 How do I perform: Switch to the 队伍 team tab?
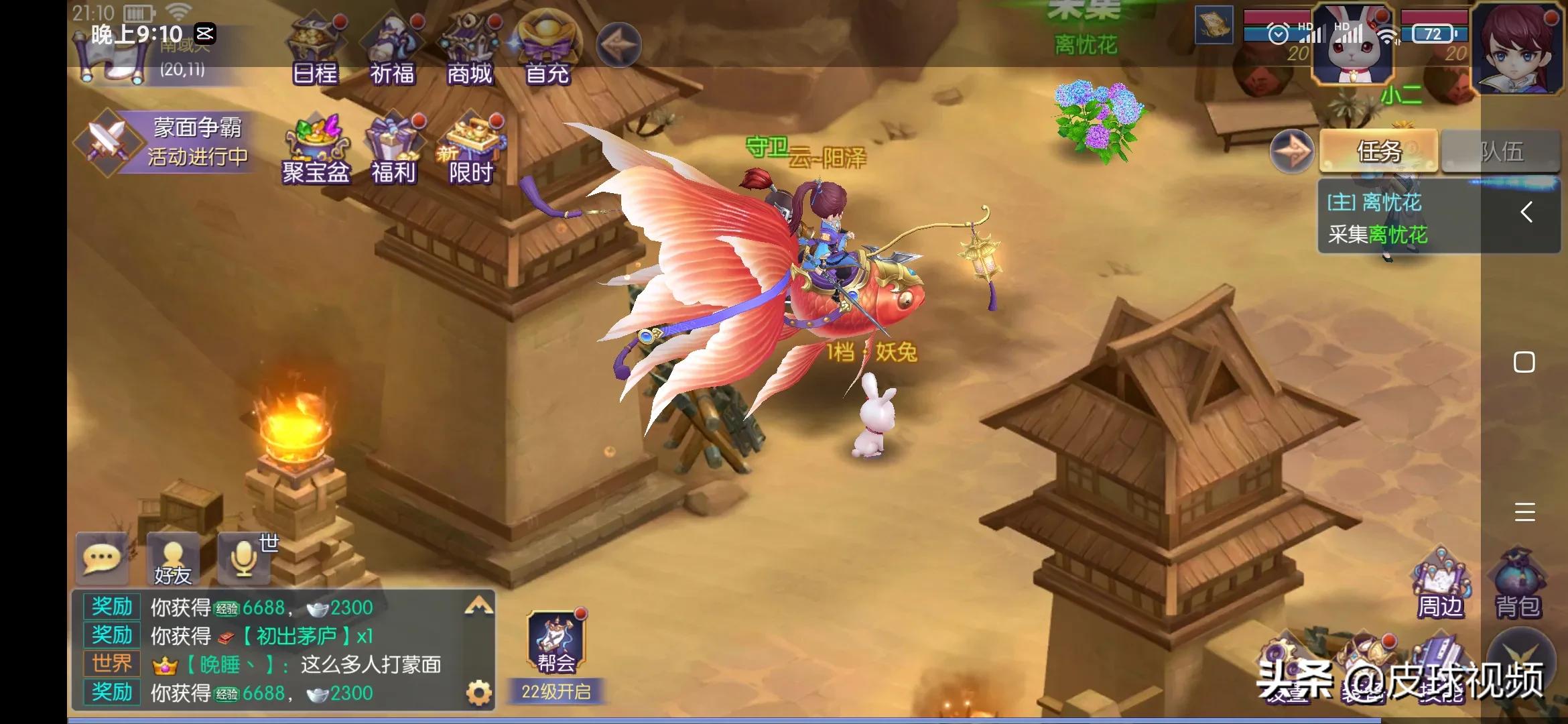coord(1501,152)
